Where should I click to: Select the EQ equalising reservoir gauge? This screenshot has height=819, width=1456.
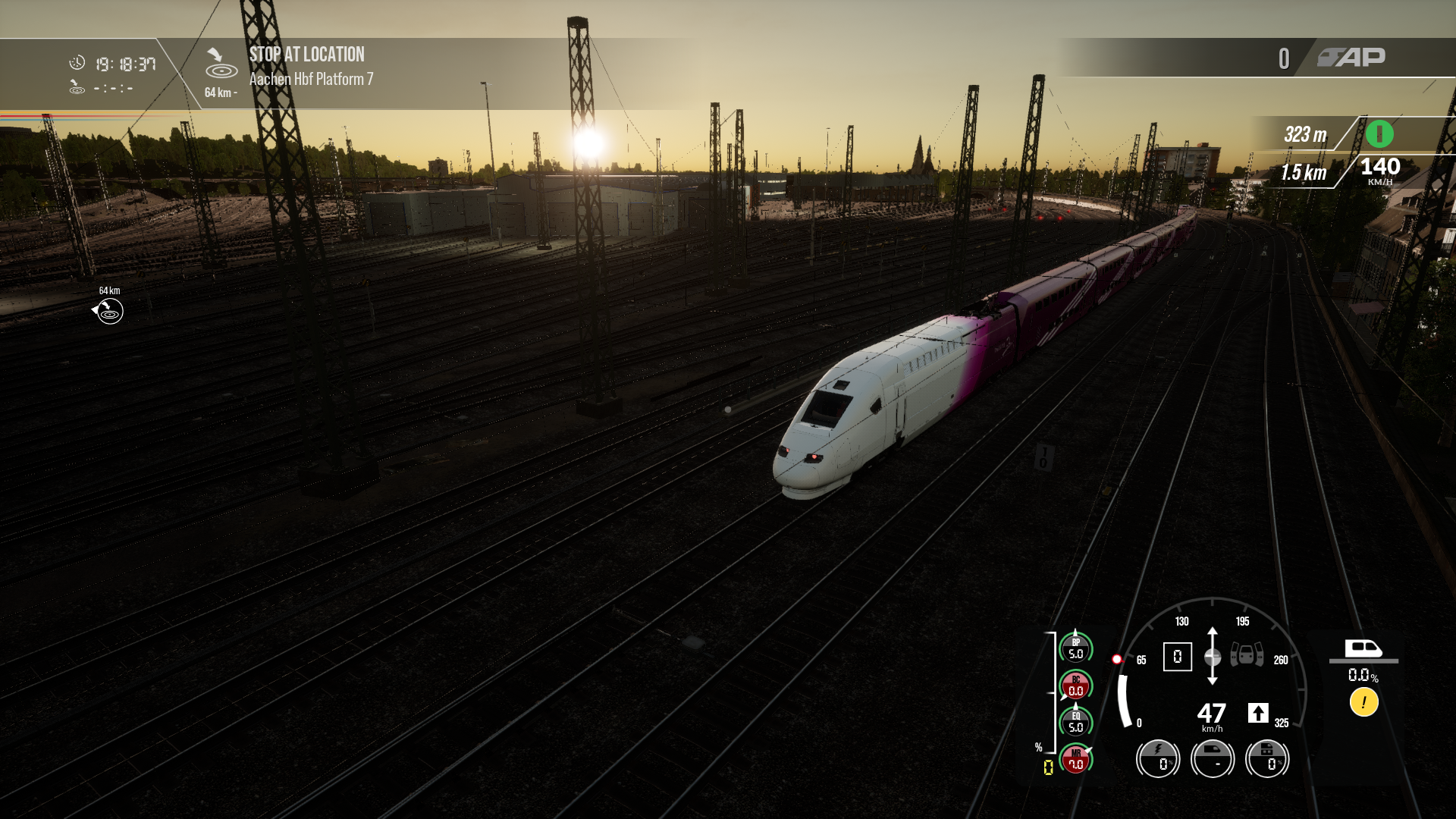1075,722
